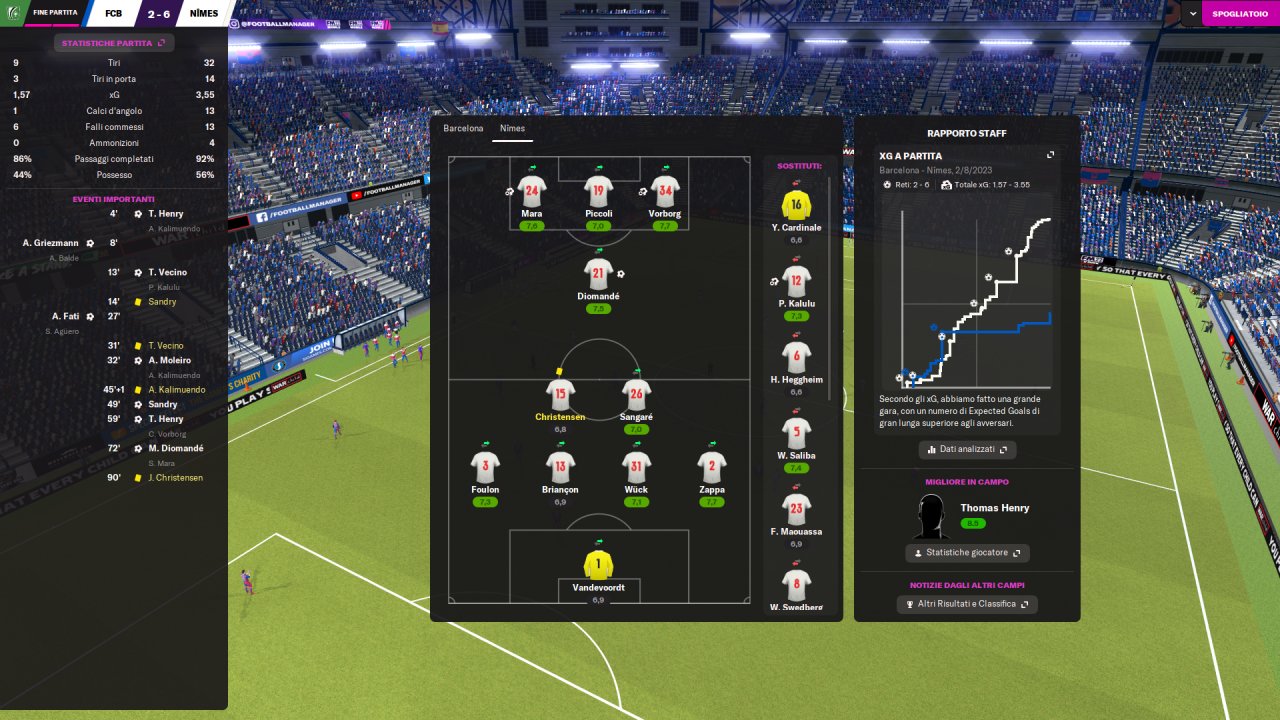Select substitute P. Kalulu
This screenshot has height=720, width=1280.
796,282
